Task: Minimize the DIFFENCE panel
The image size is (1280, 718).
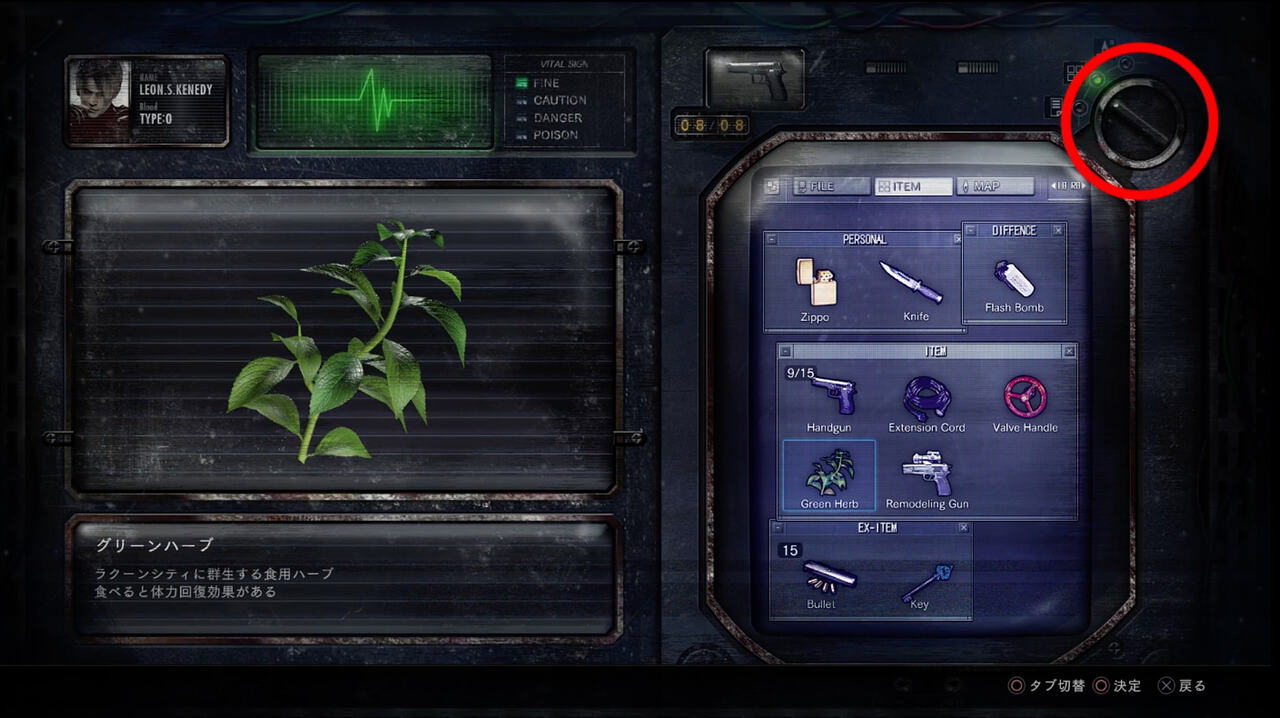Action: pos(970,231)
